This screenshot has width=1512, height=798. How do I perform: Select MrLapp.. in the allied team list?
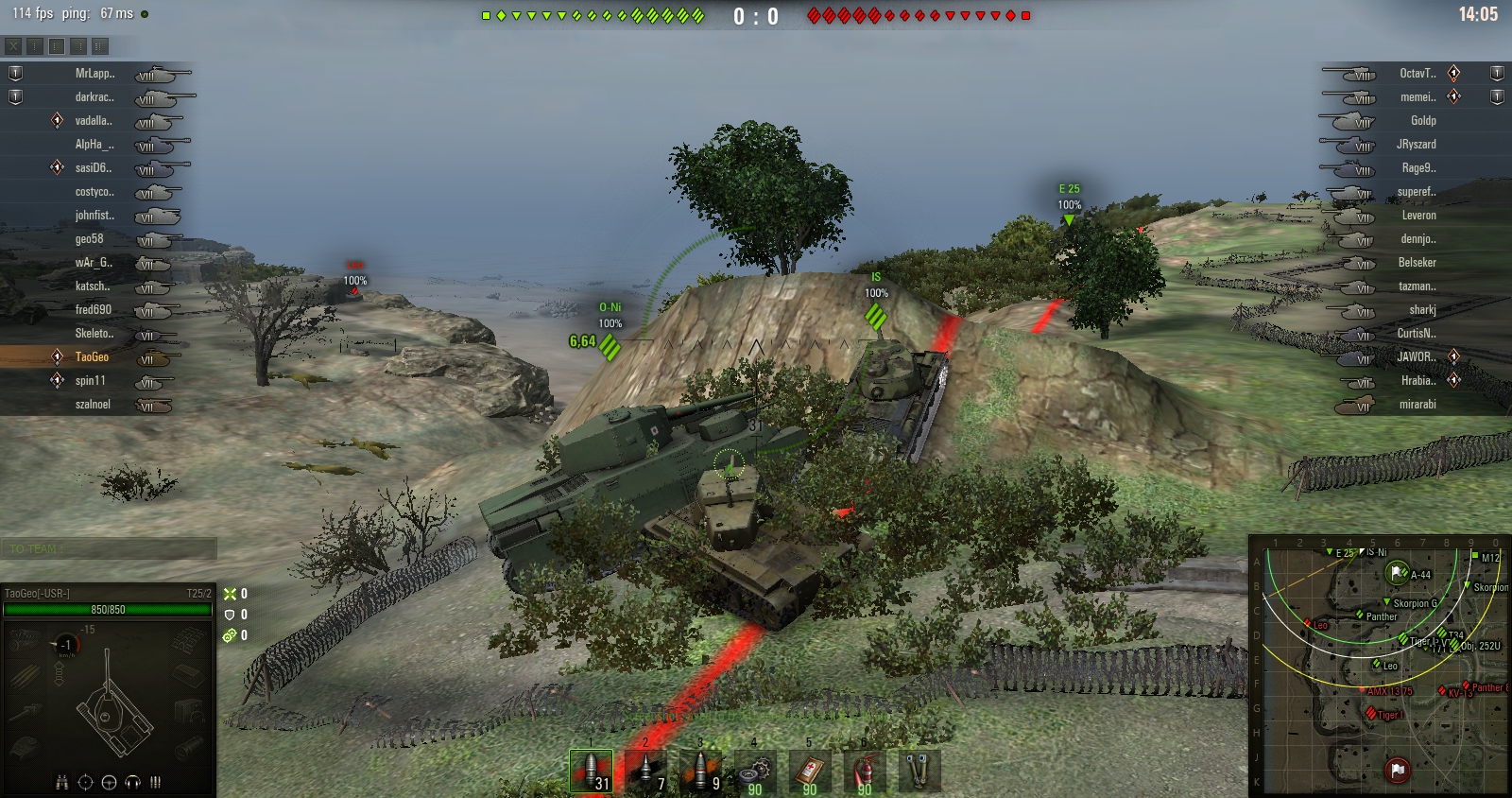(x=94, y=74)
